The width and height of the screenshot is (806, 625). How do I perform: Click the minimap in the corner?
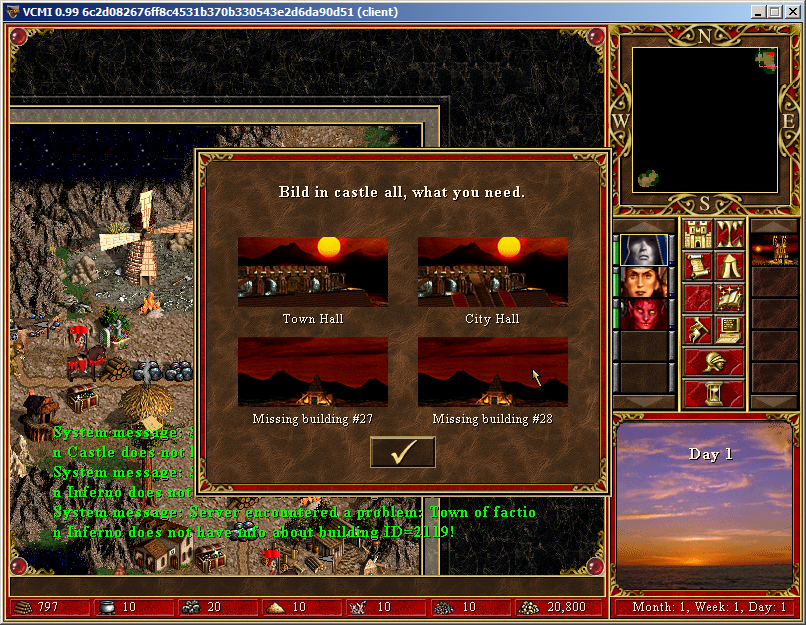pyautogui.click(x=704, y=119)
